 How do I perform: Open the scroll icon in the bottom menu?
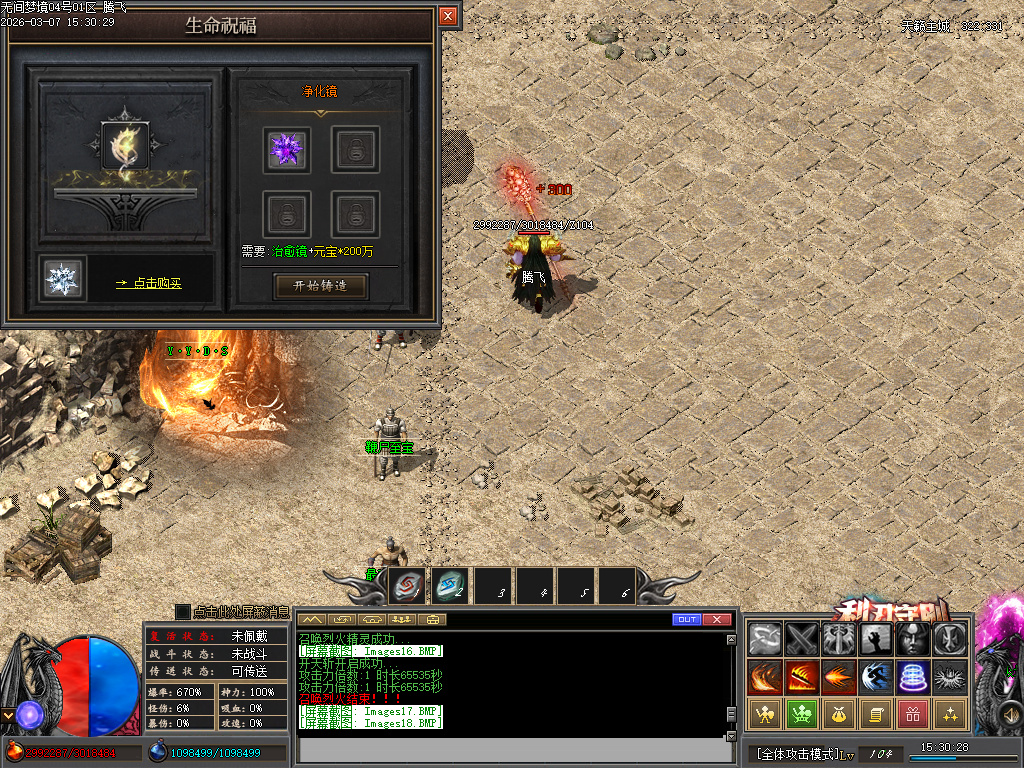click(x=876, y=714)
